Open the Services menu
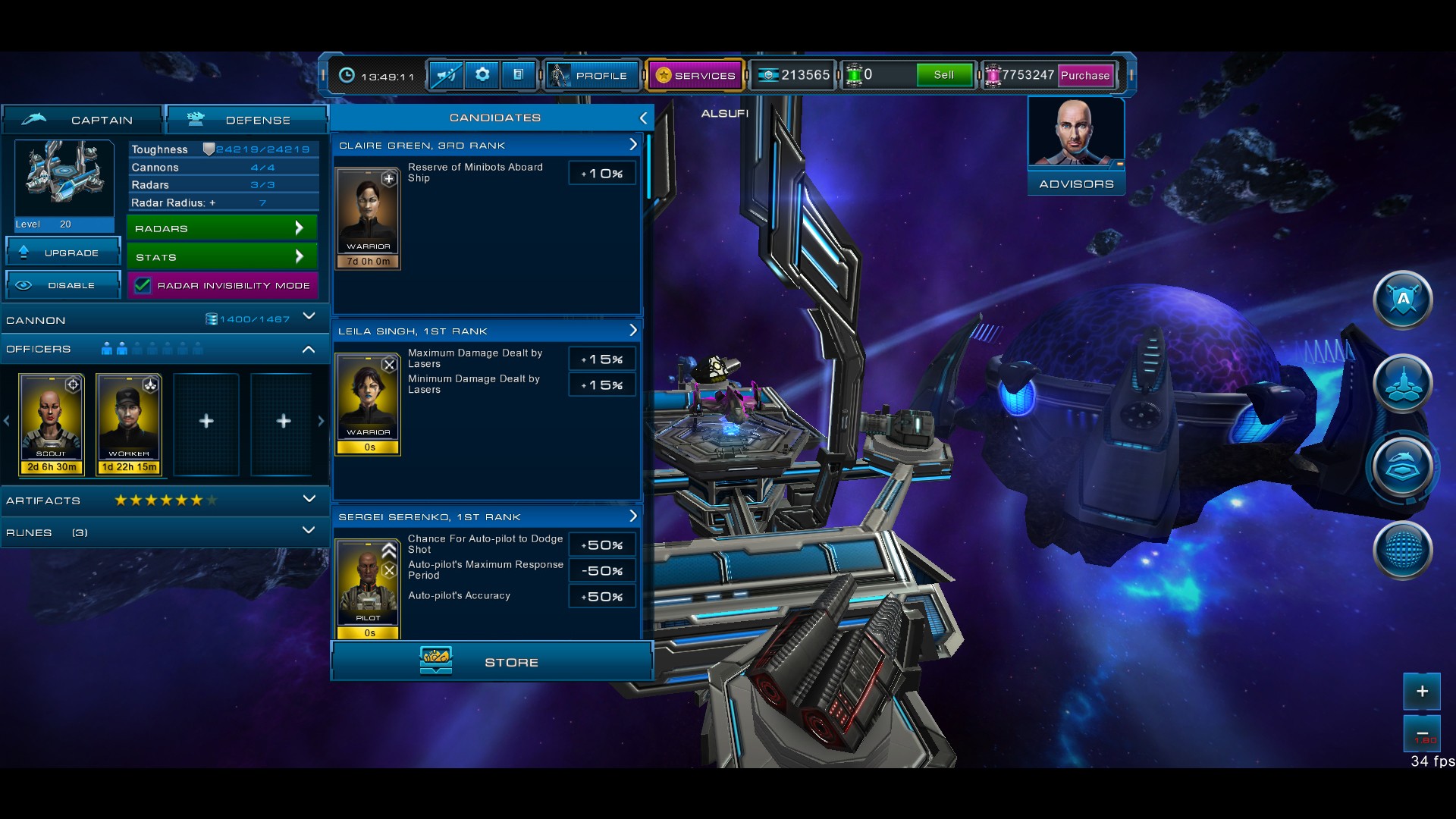 [x=695, y=75]
